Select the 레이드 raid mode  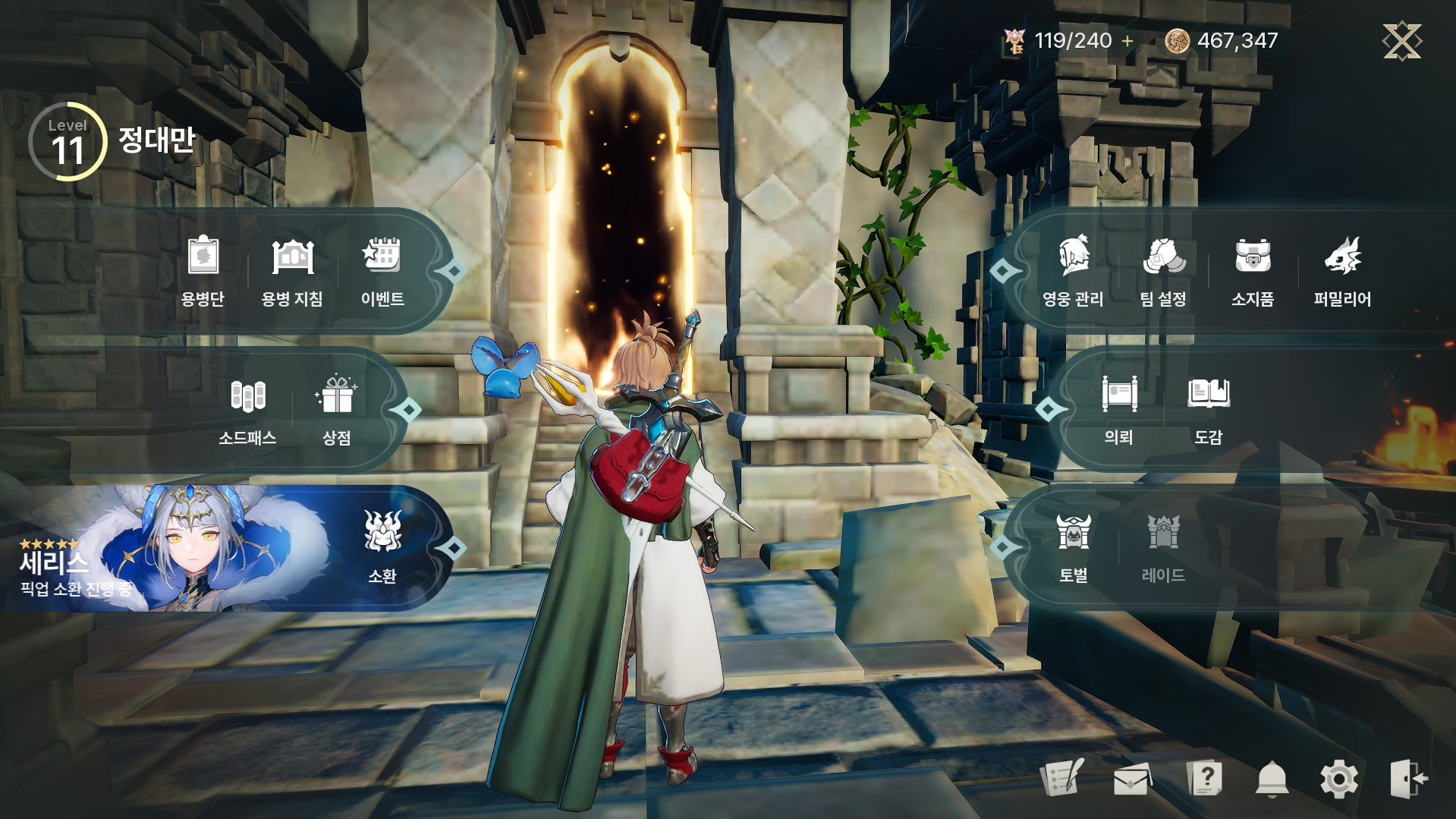pos(1163,547)
